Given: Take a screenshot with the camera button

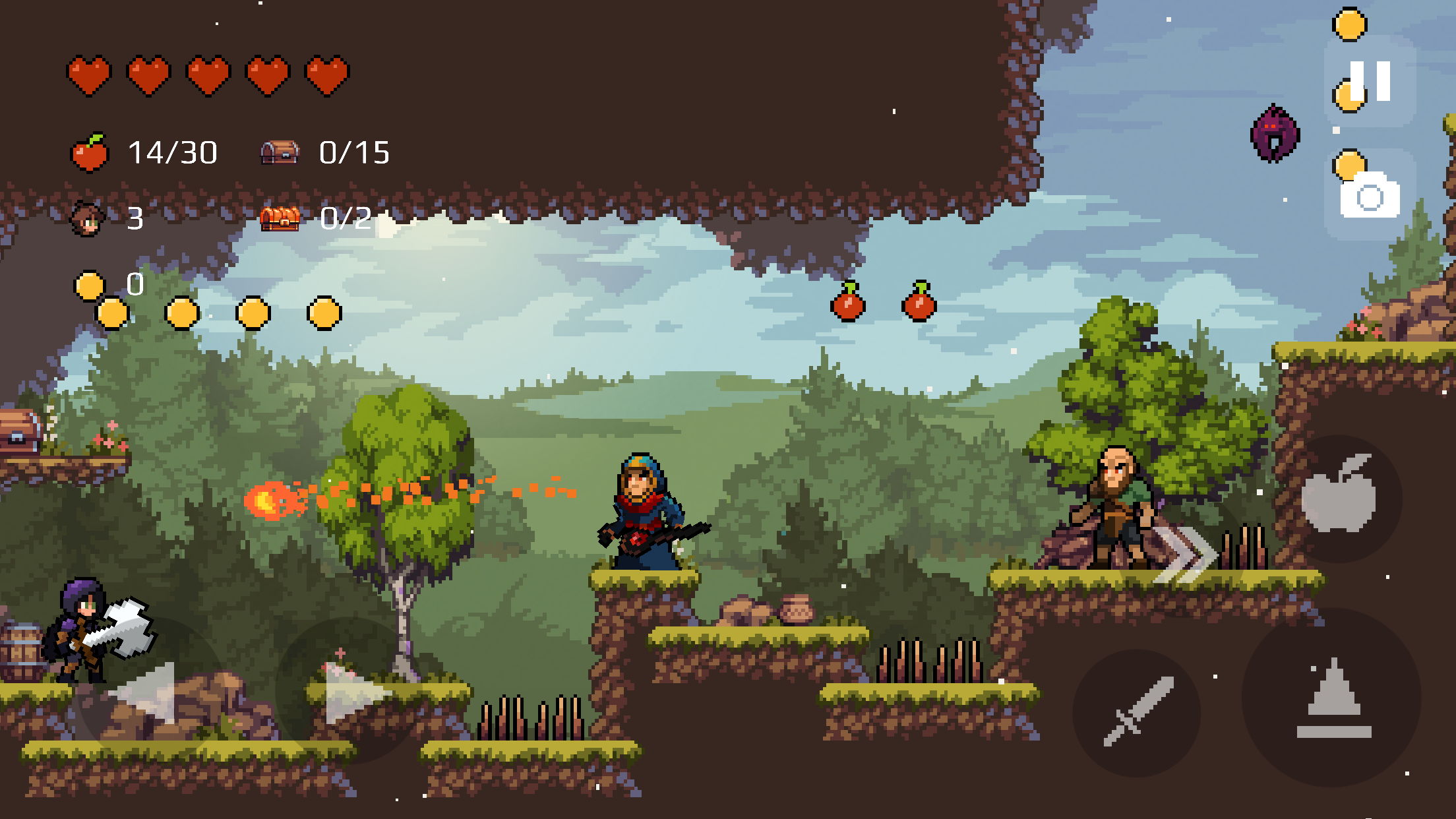Looking at the screenshot, I should (x=1370, y=196).
